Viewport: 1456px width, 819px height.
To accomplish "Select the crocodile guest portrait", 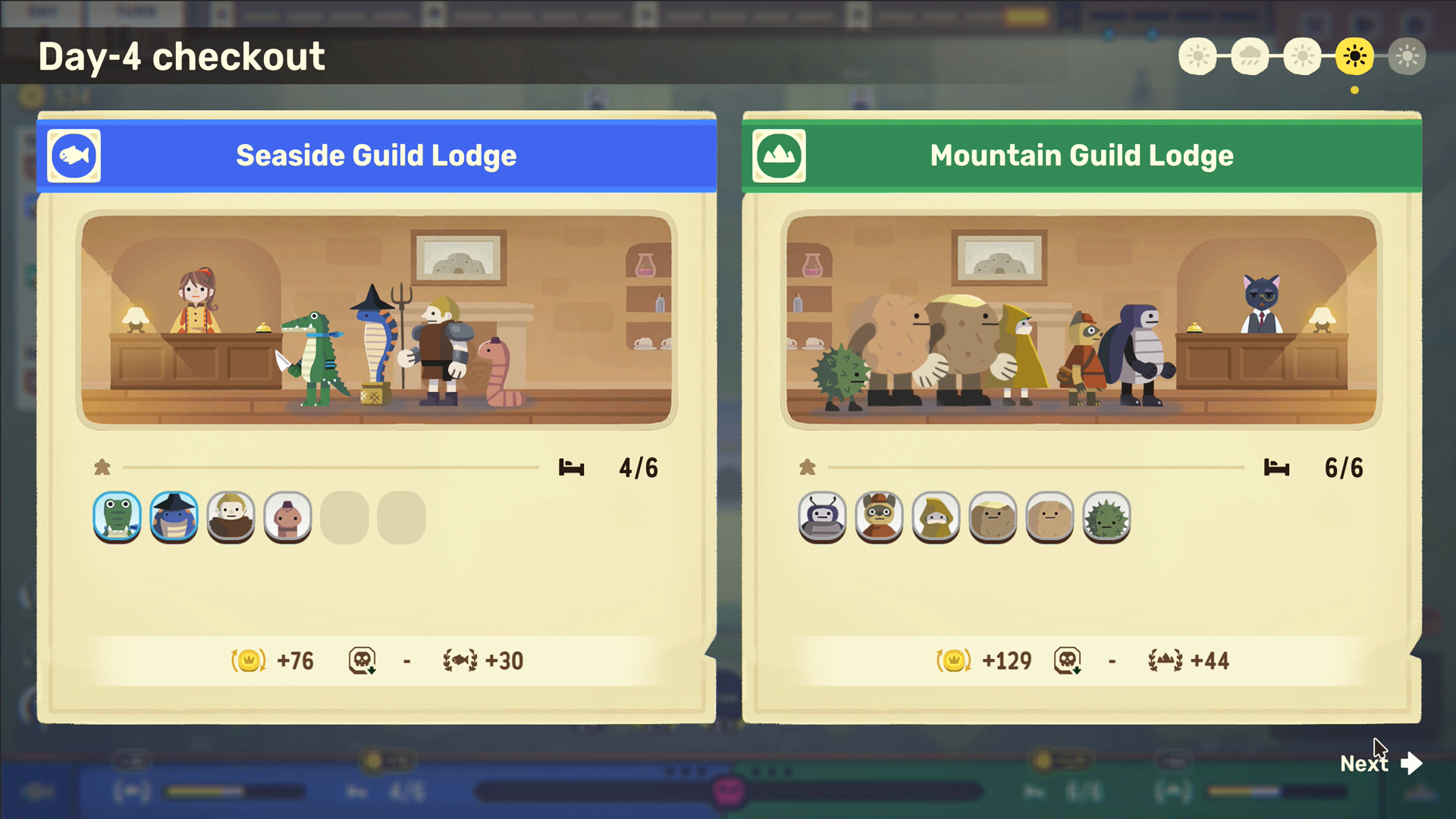I will (x=117, y=517).
